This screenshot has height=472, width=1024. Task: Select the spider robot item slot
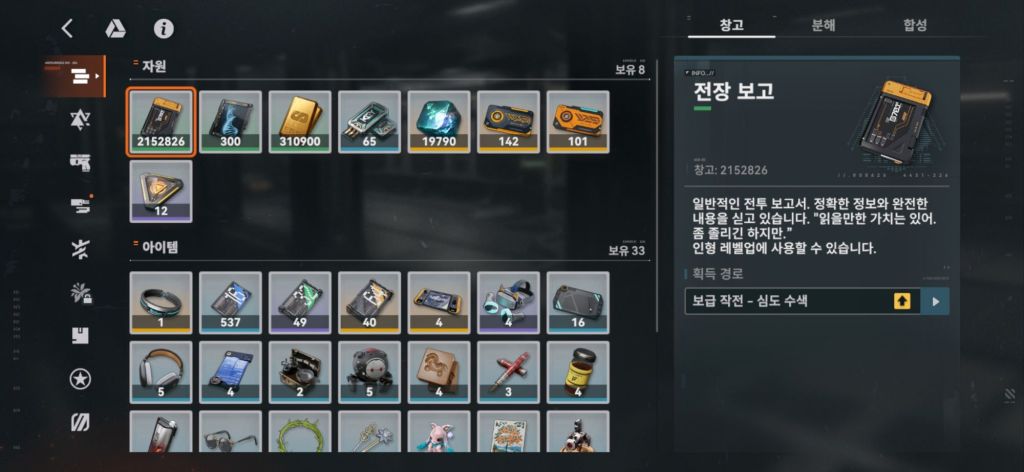pyautogui.click(x=369, y=371)
